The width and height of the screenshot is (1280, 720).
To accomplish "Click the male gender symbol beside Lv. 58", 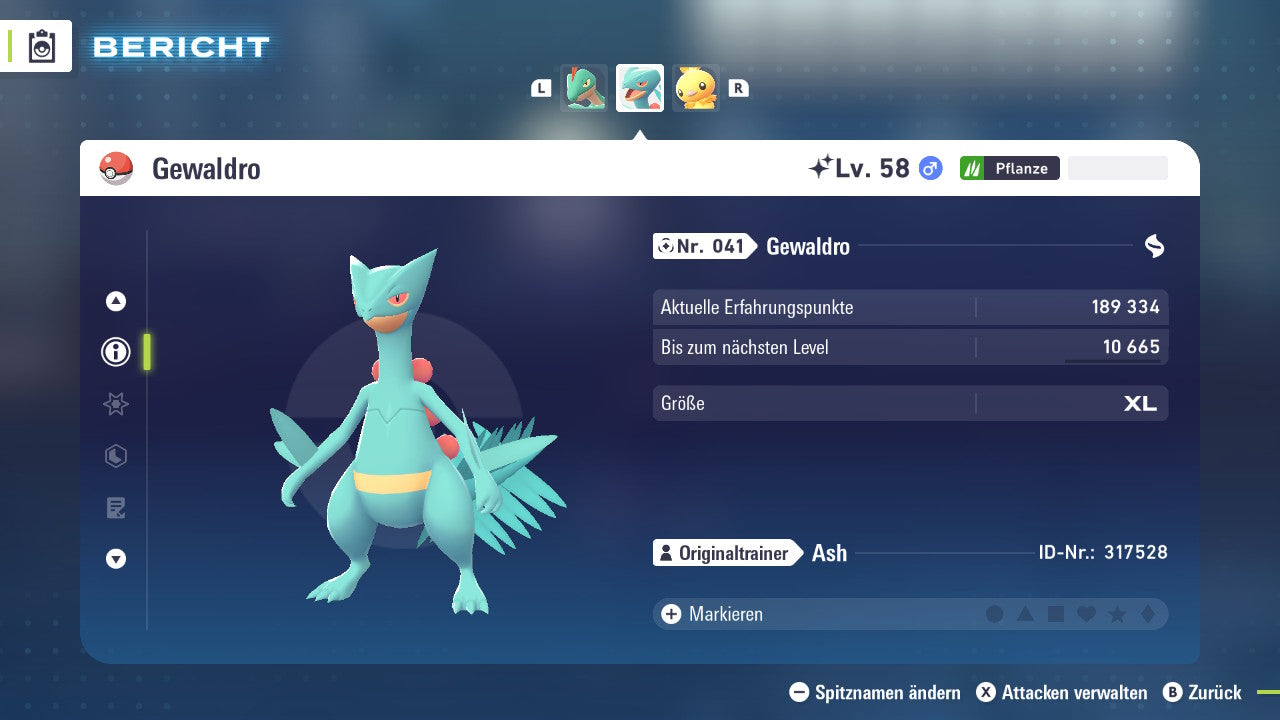I will click(x=930, y=168).
